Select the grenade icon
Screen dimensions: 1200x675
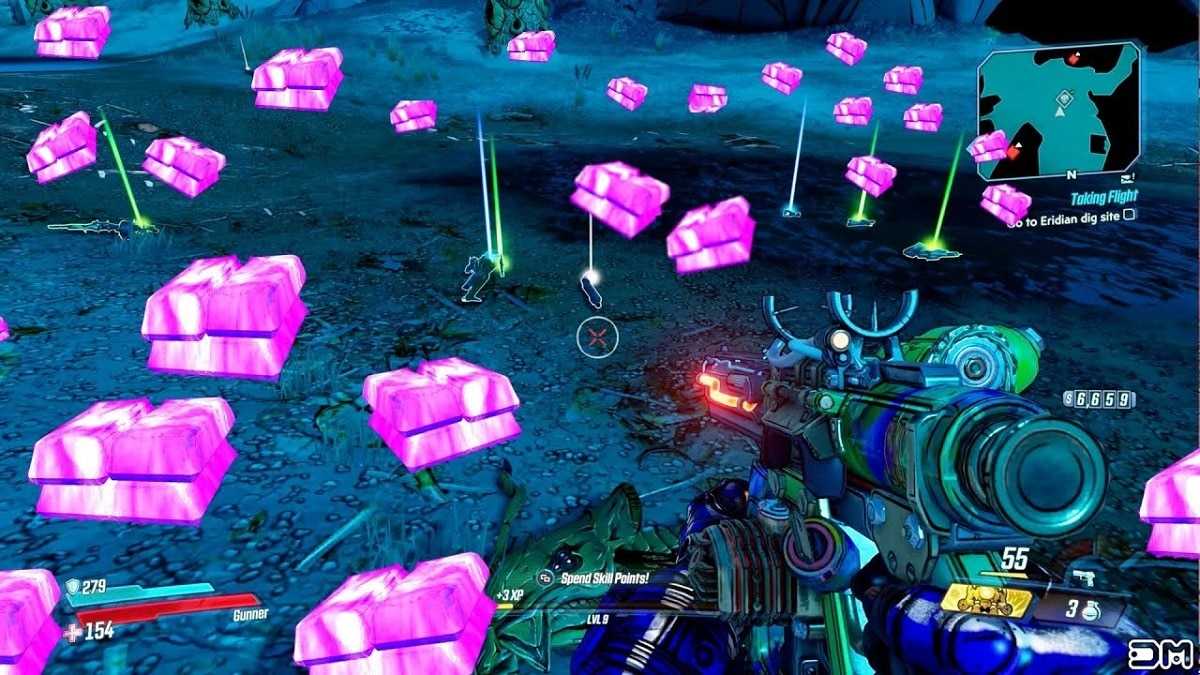tap(1091, 609)
